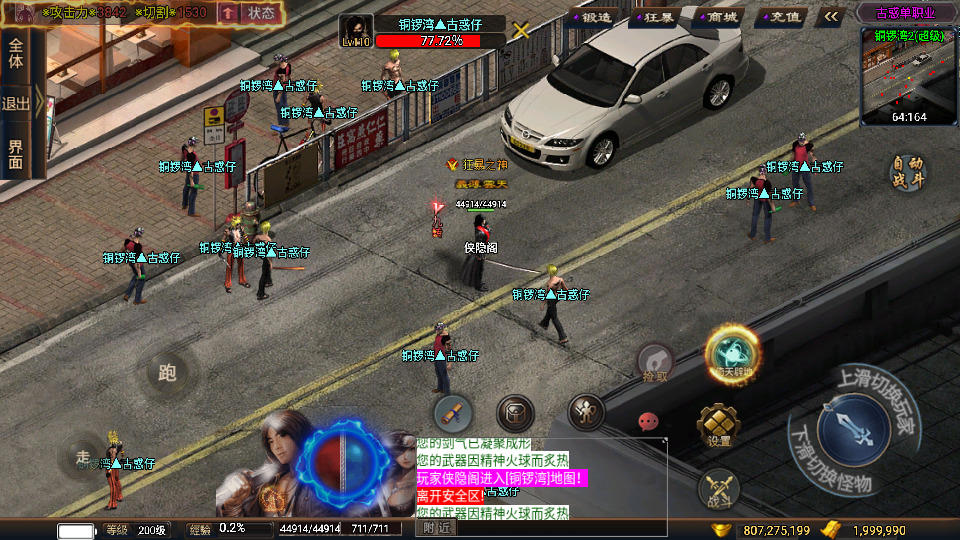960x540 pixels.
Task: Open the 状态 status panel
Action: tap(261, 13)
